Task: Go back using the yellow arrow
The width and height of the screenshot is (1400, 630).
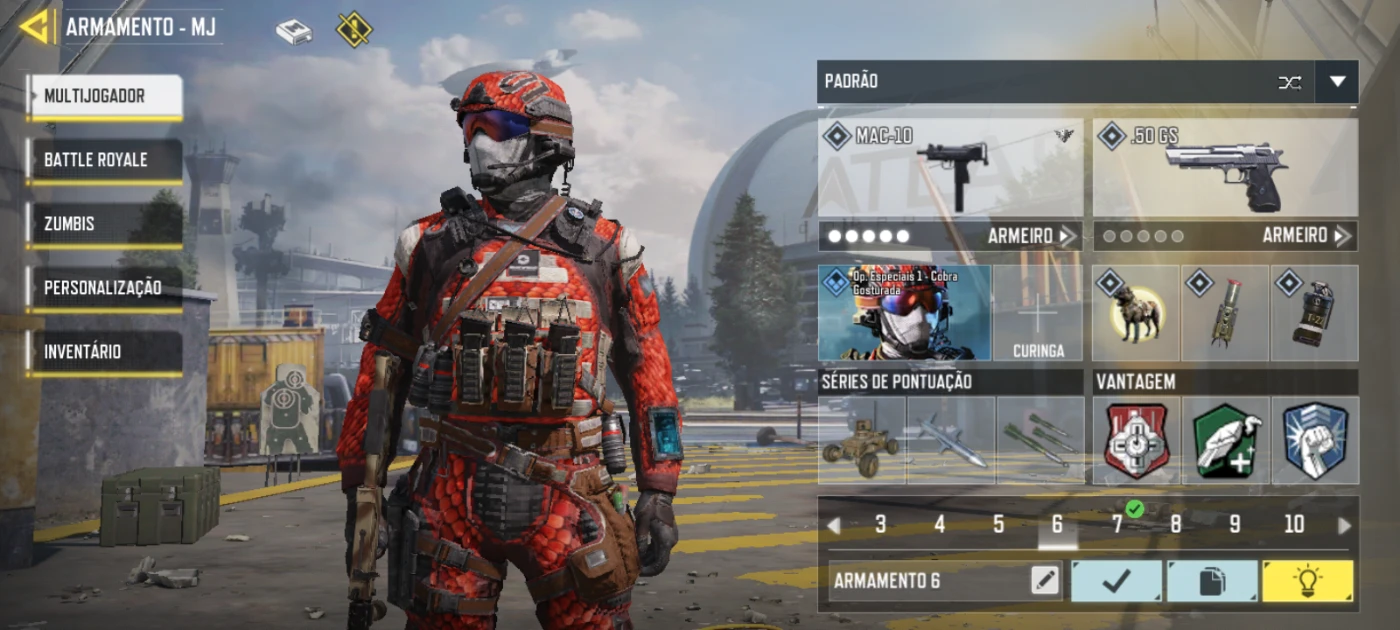Action: [x=34, y=27]
